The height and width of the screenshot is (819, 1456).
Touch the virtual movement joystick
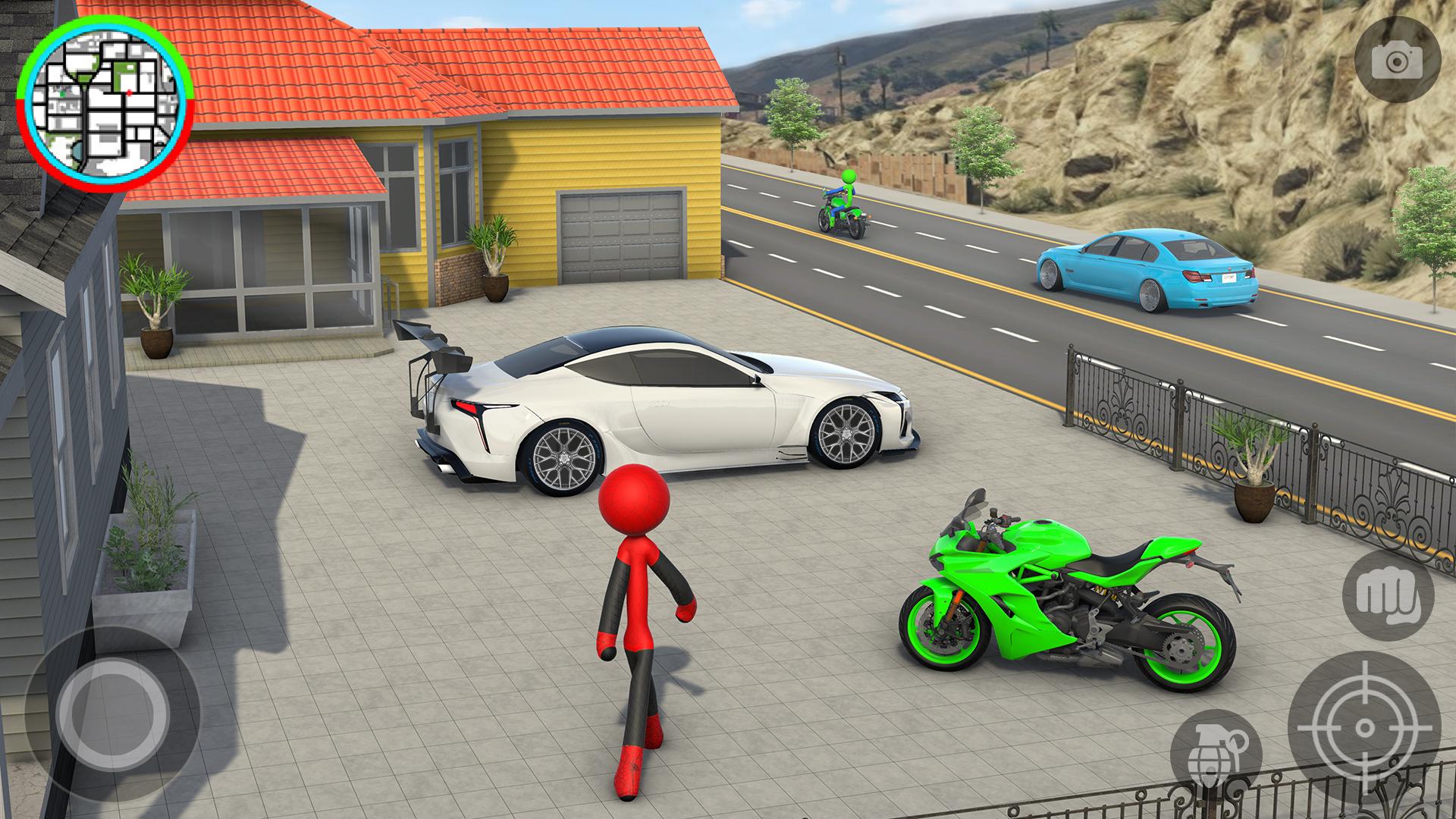(113, 713)
